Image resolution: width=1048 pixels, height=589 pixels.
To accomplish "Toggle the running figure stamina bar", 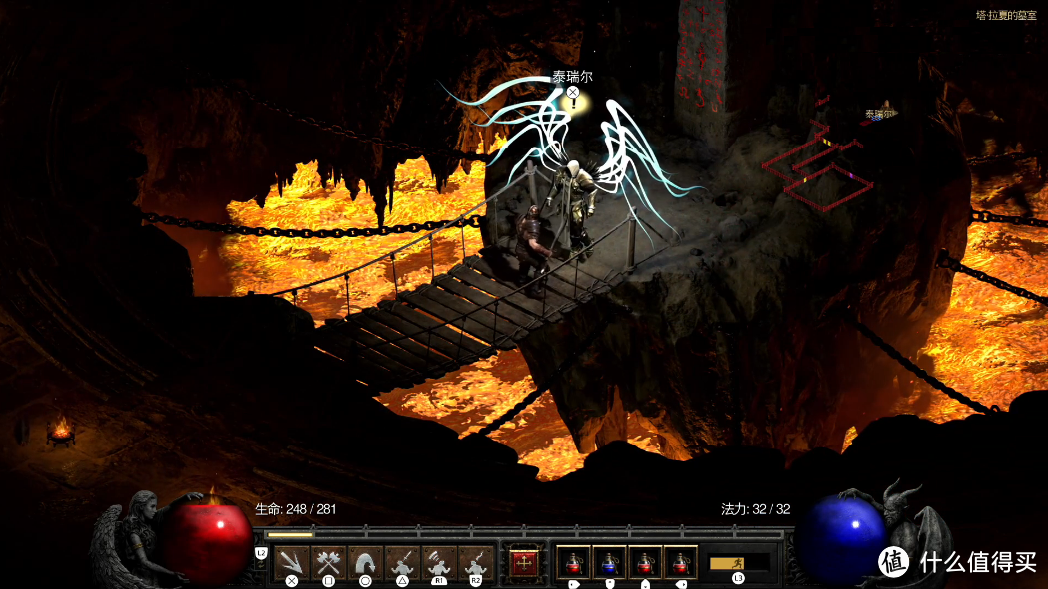I will [738, 563].
